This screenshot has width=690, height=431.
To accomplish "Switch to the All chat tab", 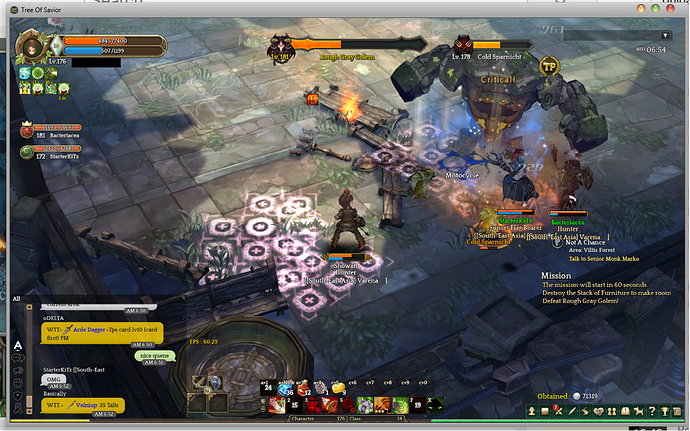I will (x=17, y=298).
